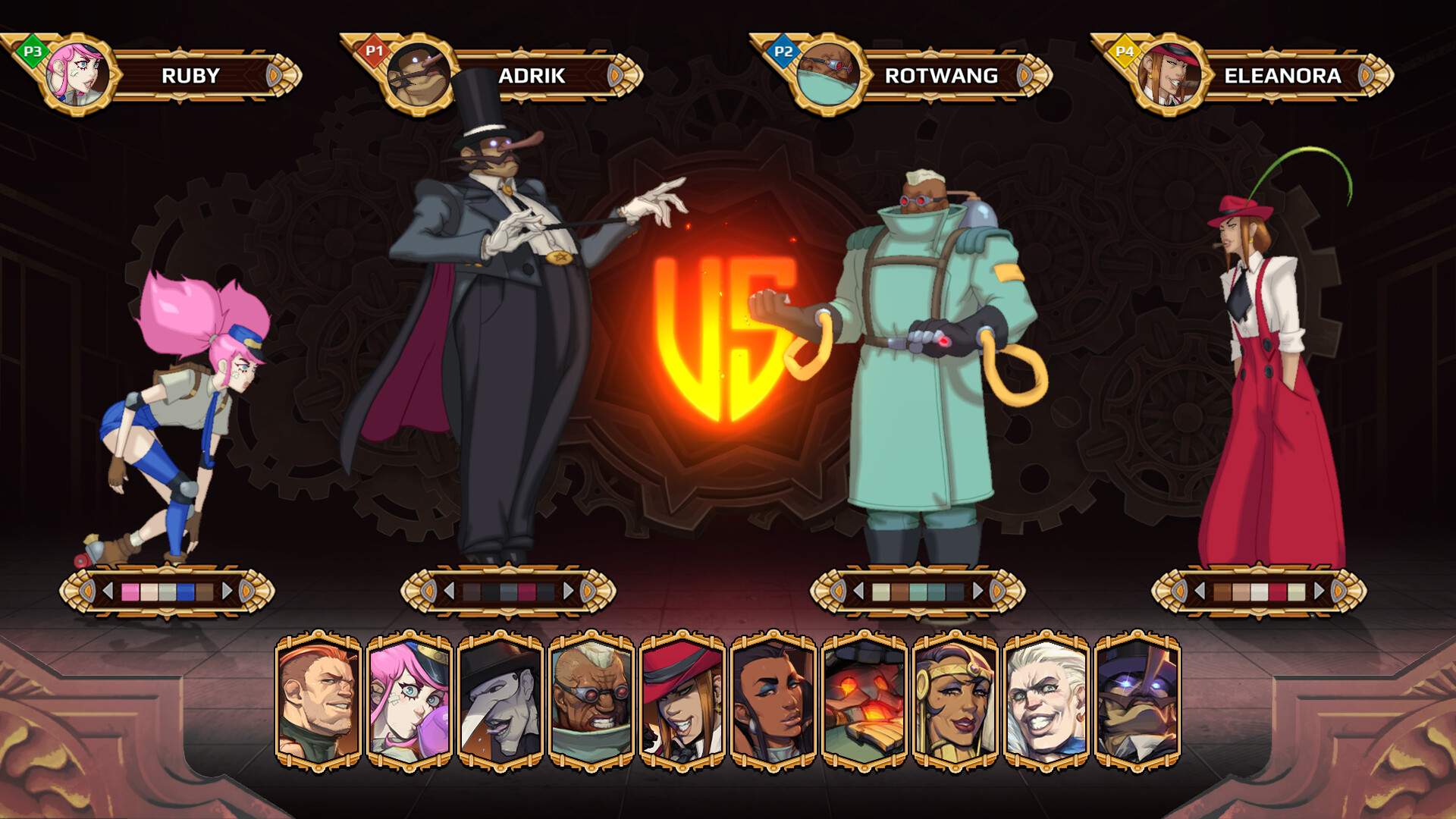This screenshot has height=819, width=1456.
Task: Click the left arrow on Adrik's palette selector
Action: point(450,590)
